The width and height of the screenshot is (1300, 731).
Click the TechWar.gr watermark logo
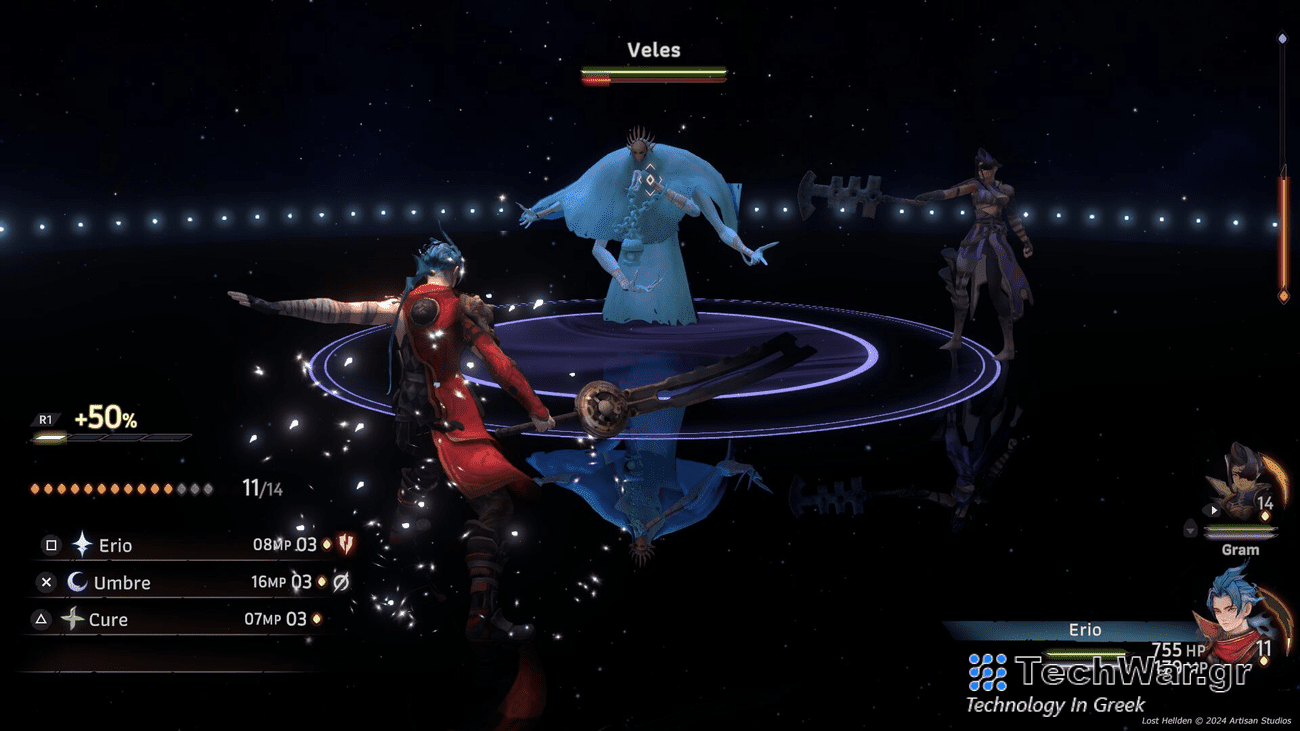[1110, 673]
